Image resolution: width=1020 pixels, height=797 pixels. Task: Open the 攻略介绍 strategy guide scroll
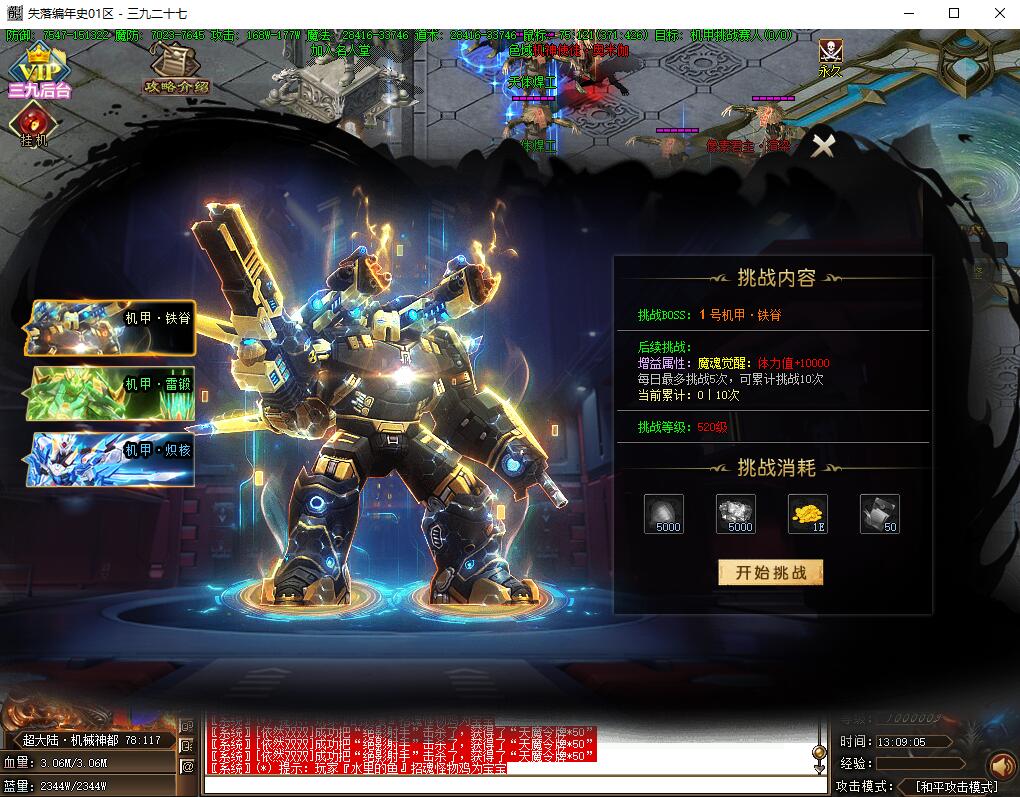(x=176, y=68)
